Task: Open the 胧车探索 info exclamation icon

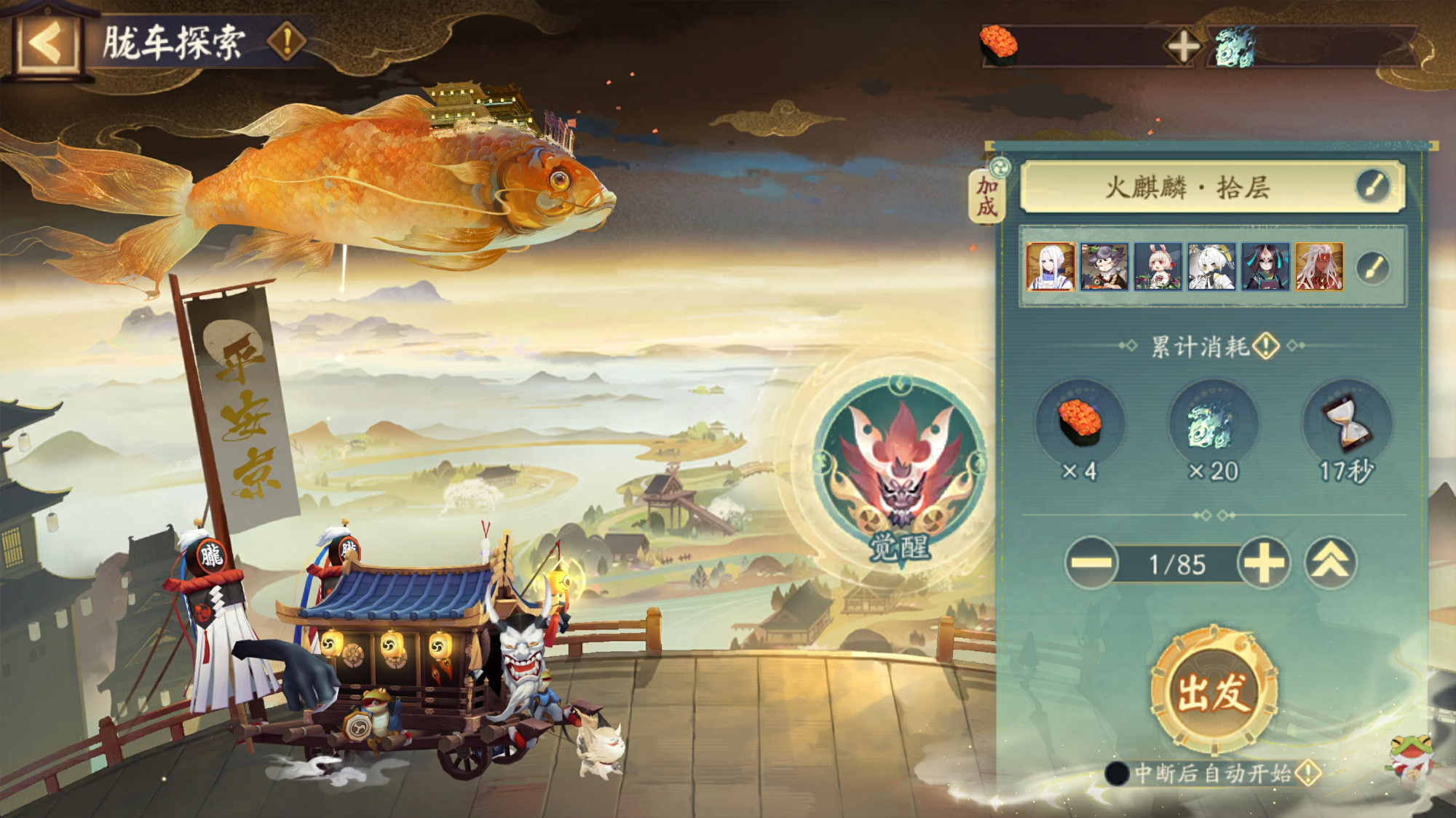Action: (x=286, y=41)
